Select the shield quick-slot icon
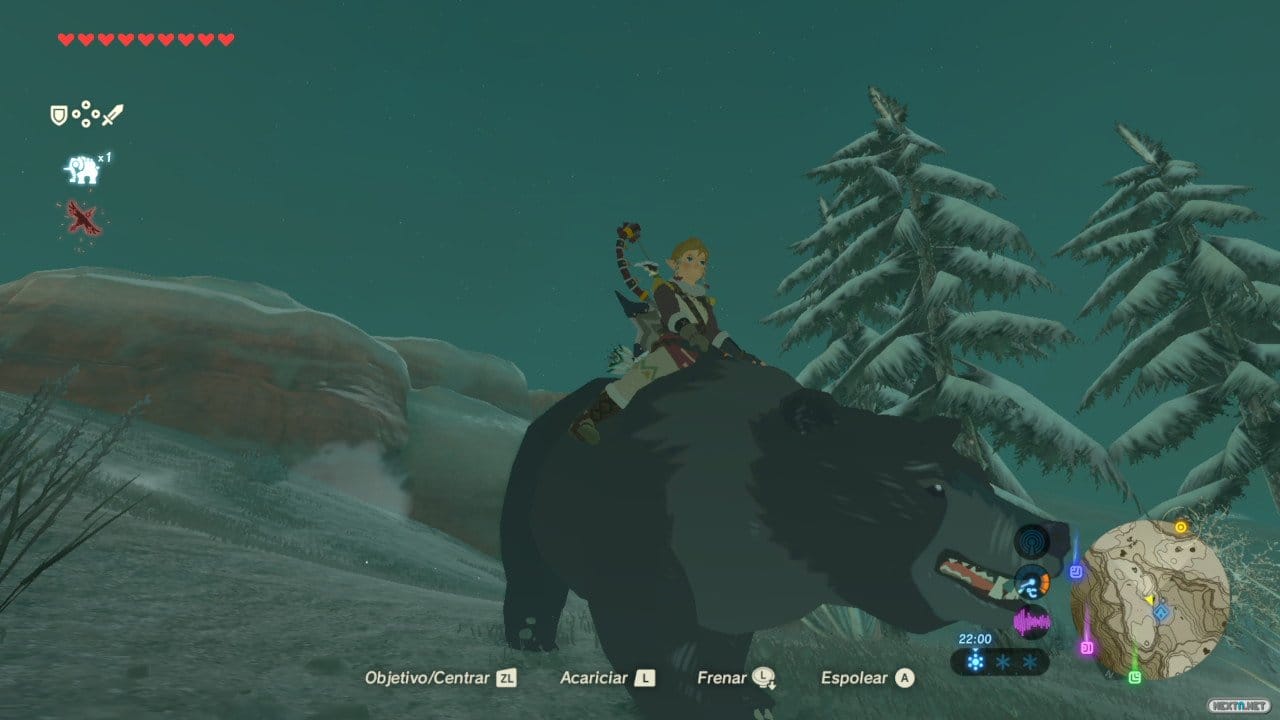The image size is (1280, 720). pos(59,116)
